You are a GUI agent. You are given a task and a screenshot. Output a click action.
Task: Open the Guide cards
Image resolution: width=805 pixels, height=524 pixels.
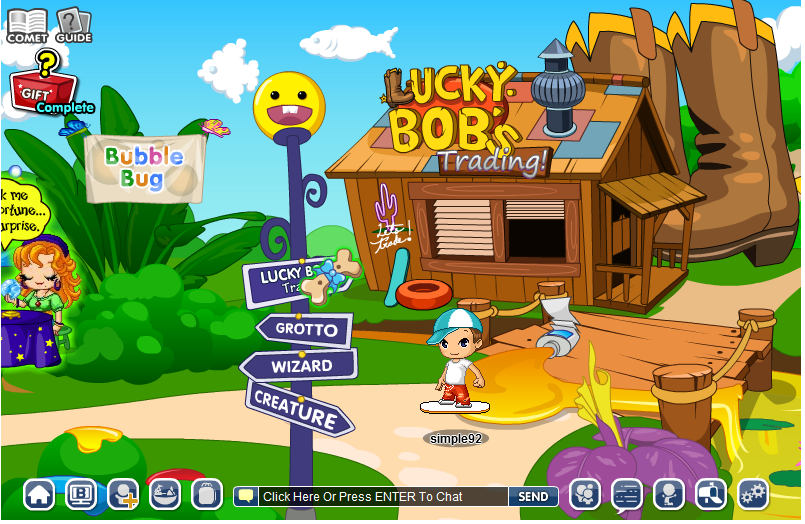73,24
